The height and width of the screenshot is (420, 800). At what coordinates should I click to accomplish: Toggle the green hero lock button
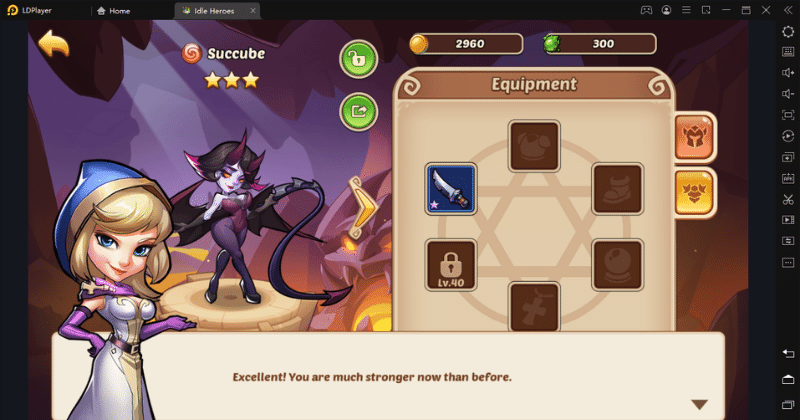357,59
